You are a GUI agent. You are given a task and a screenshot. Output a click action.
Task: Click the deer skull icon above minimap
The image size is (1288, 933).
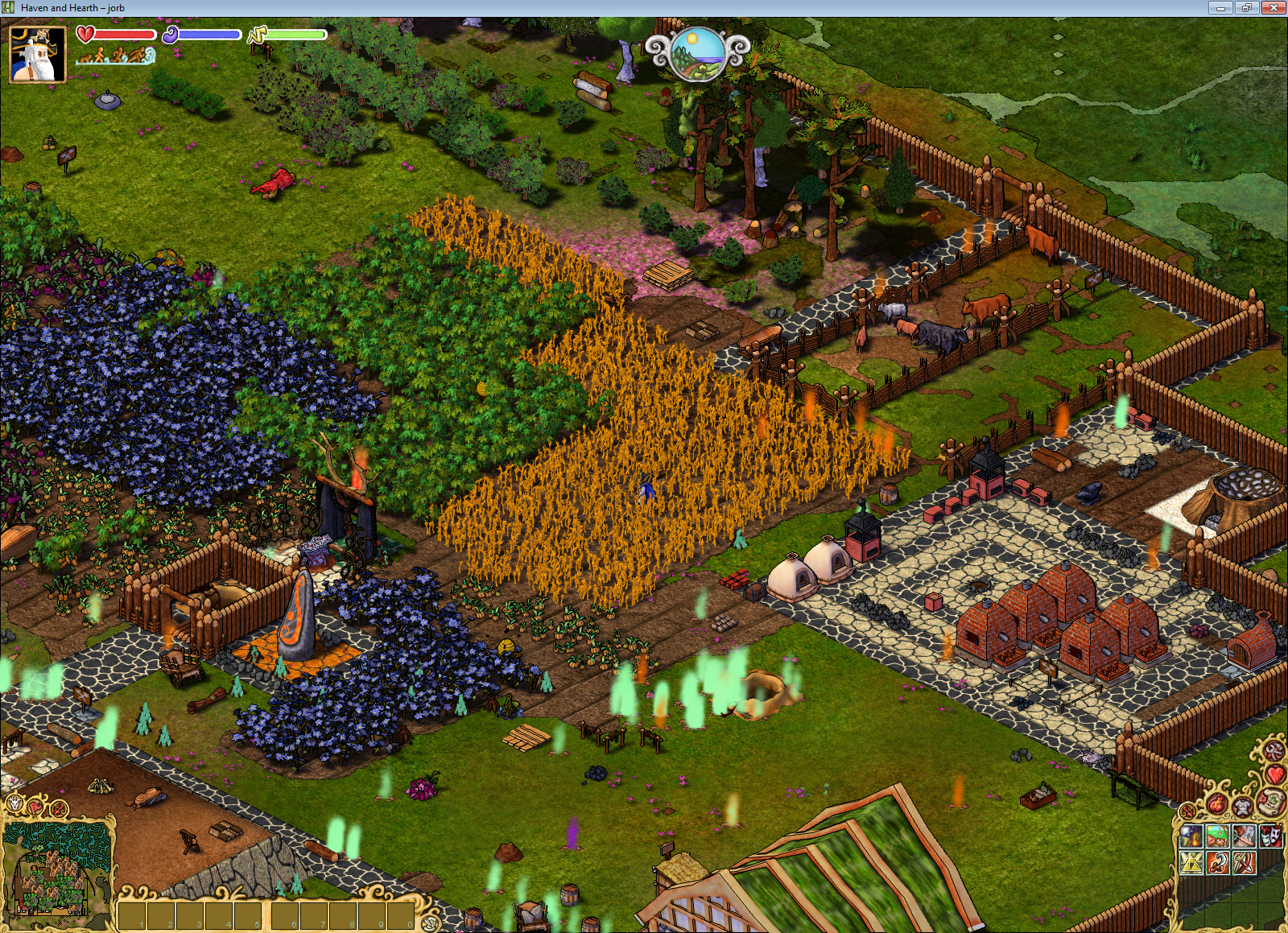14,803
